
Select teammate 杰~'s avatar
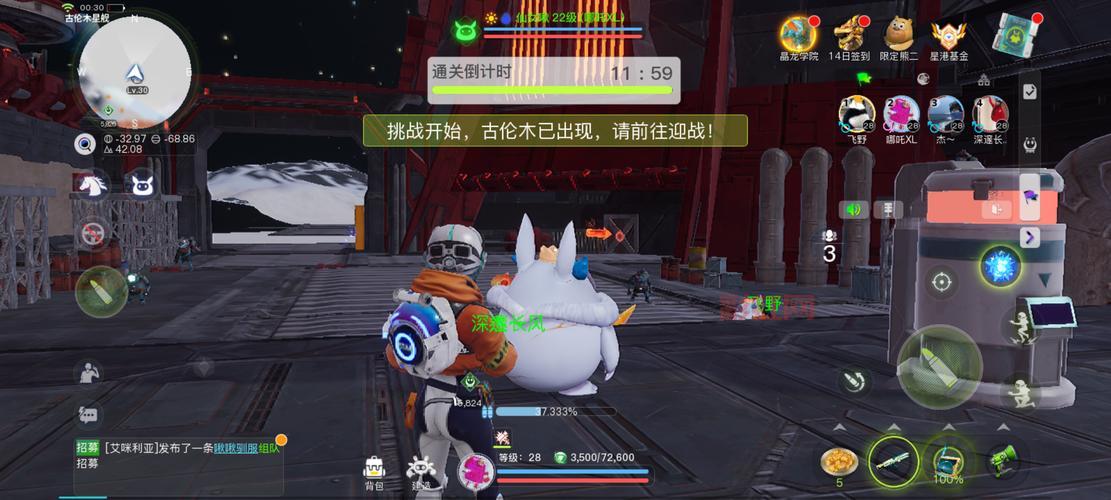[945, 114]
